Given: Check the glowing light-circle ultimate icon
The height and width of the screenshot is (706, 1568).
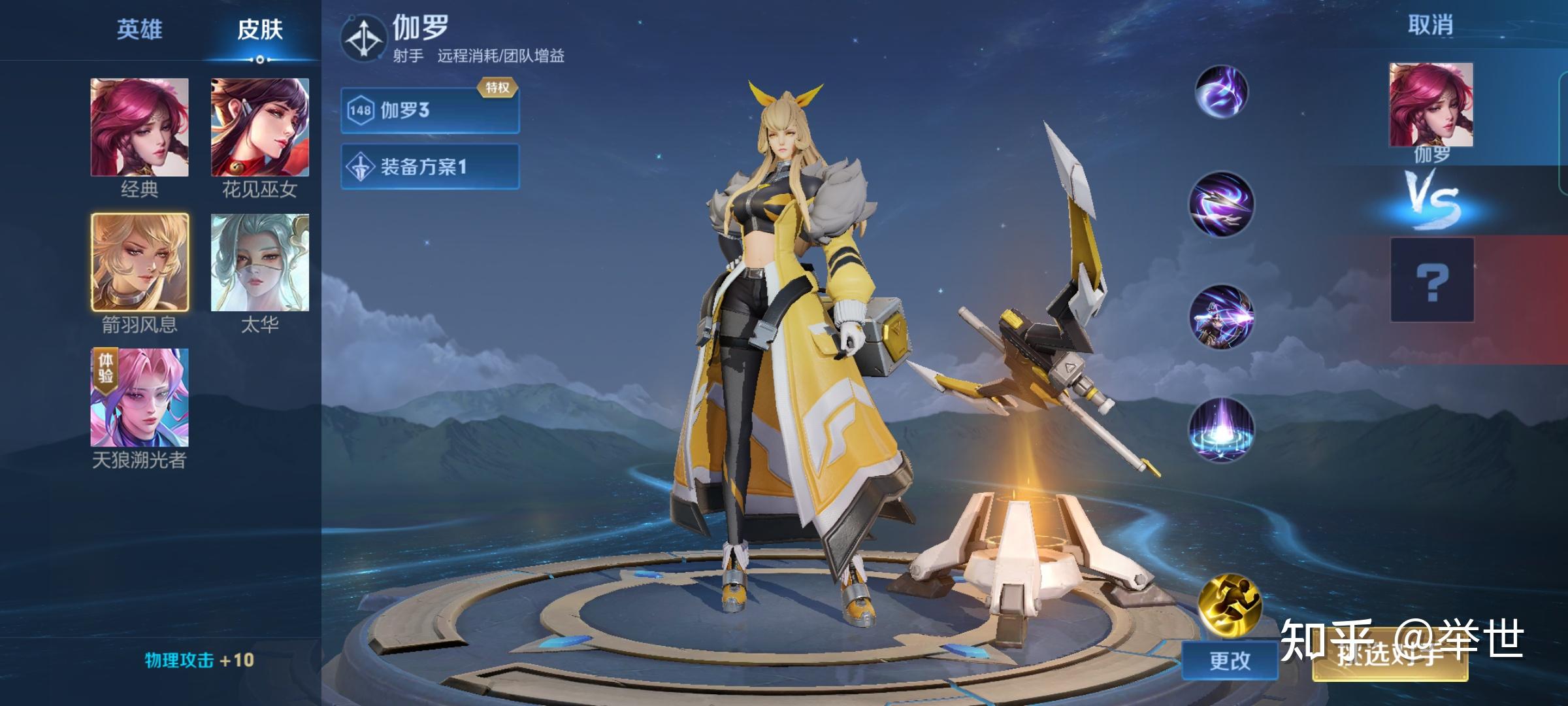Looking at the screenshot, I should point(1220,429).
